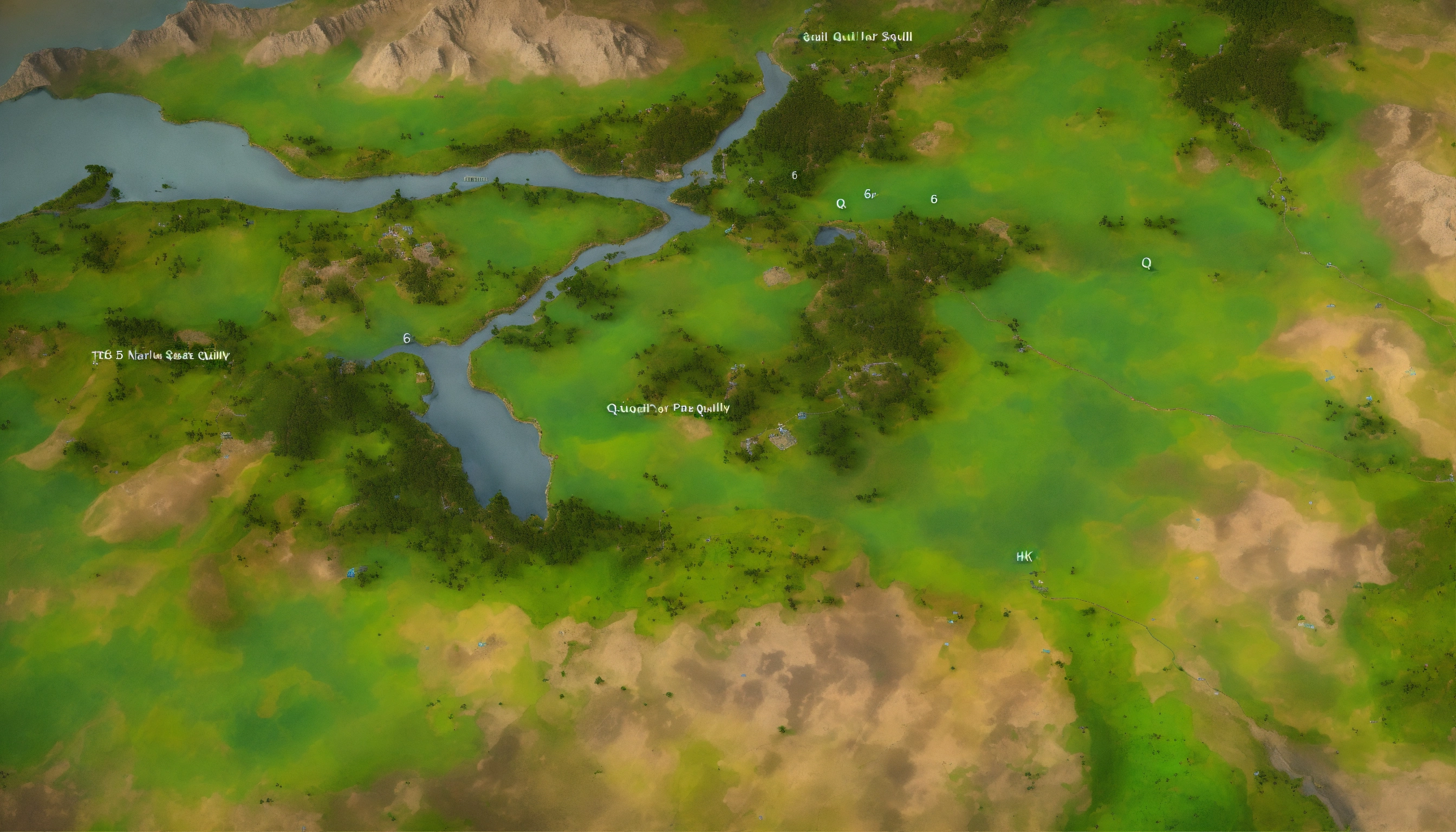Click the map label ending in Squill

857,37
